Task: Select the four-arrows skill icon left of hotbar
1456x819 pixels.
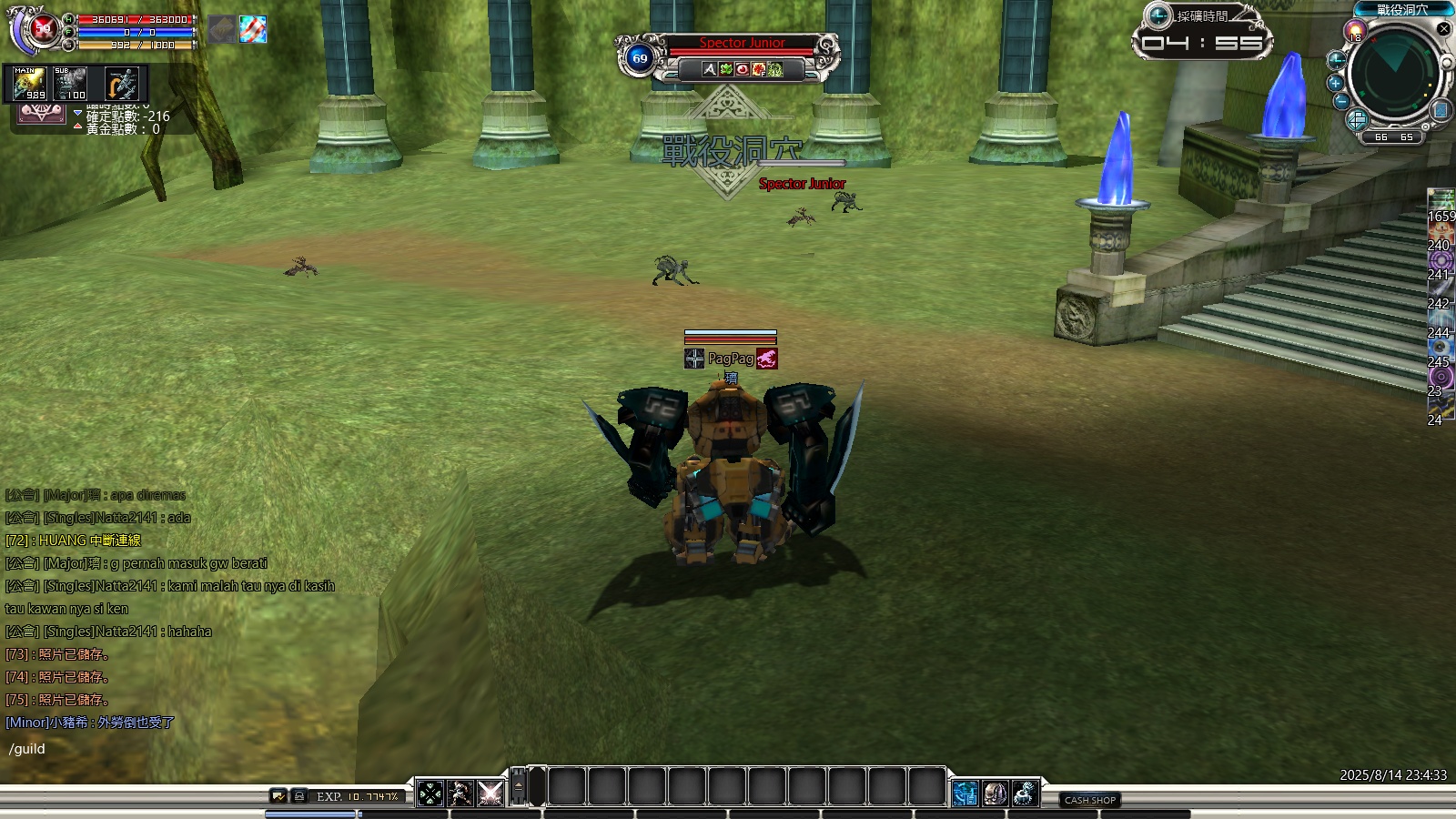Action: (430, 794)
